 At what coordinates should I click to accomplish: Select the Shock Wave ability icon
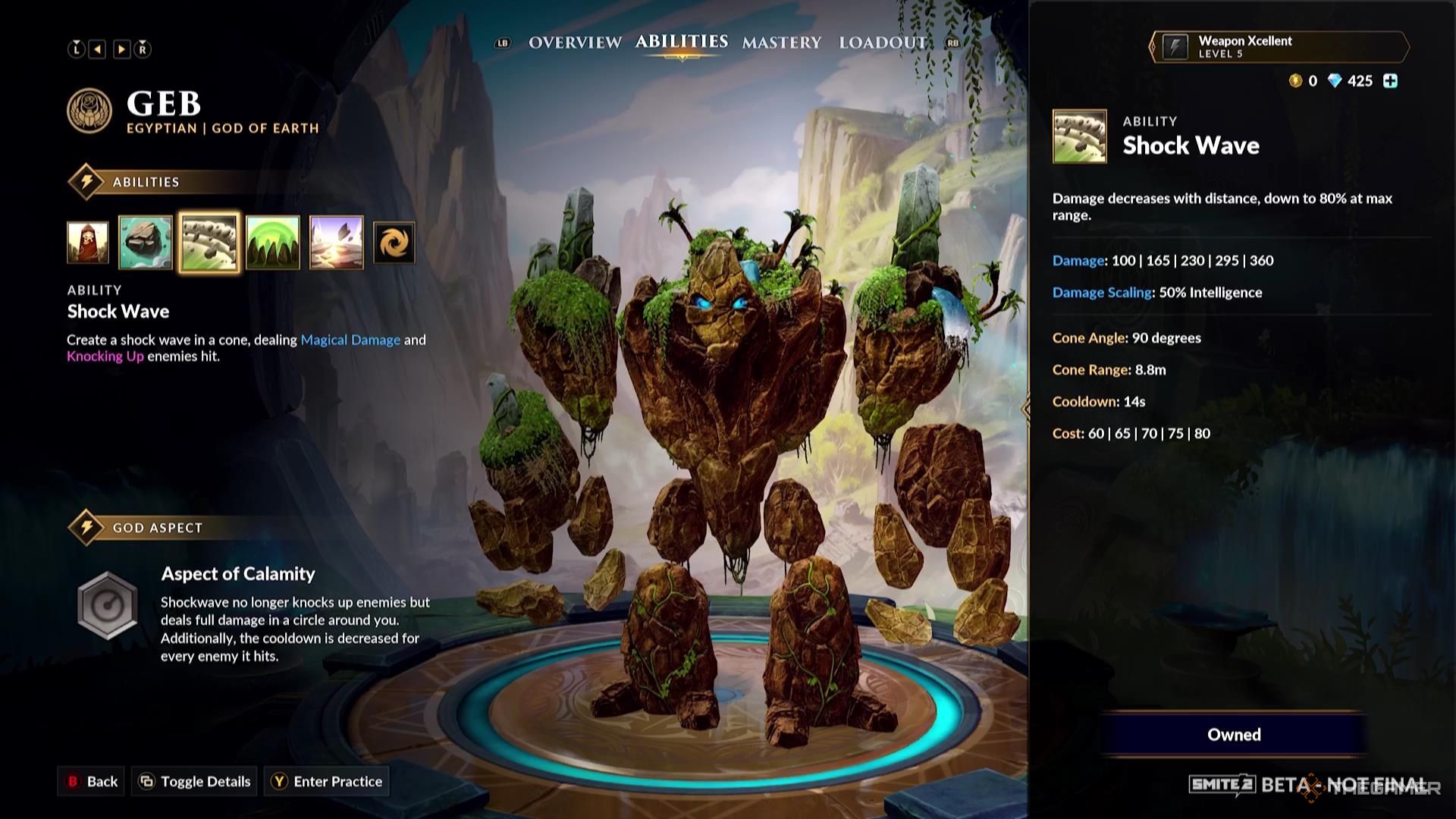click(209, 241)
